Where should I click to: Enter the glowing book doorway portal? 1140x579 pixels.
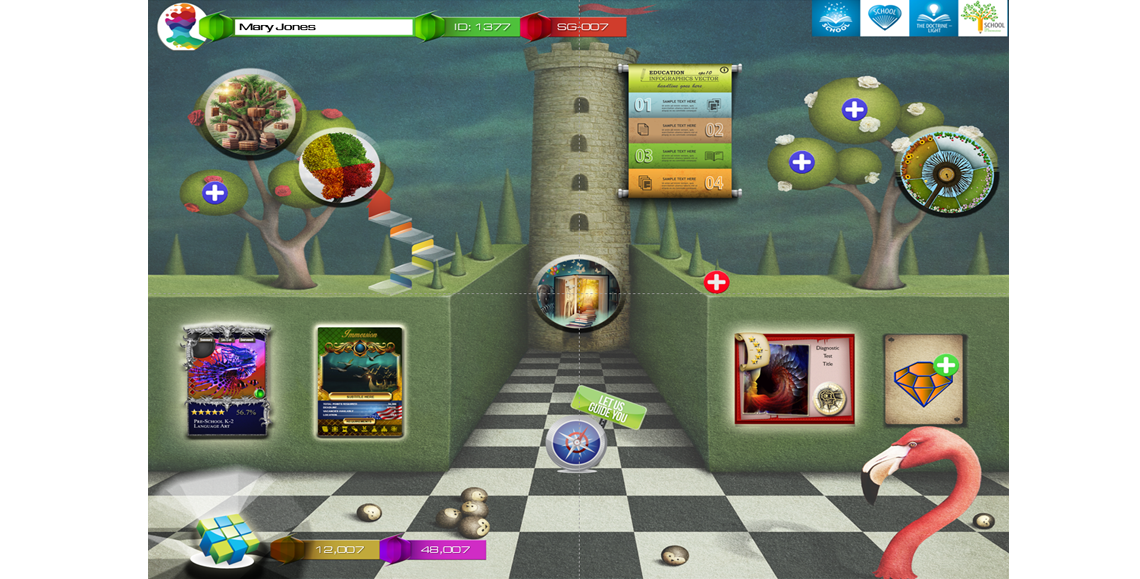click(577, 293)
